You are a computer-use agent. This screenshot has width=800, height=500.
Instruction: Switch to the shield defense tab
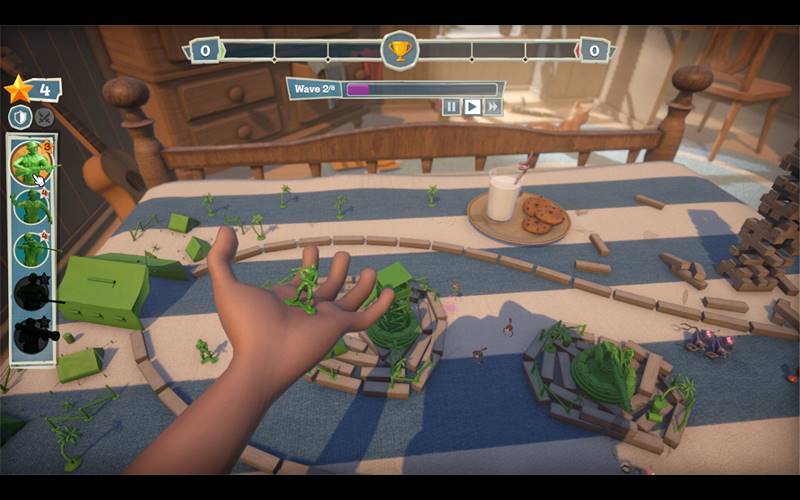pyautogui.click(x=20, y=117)
